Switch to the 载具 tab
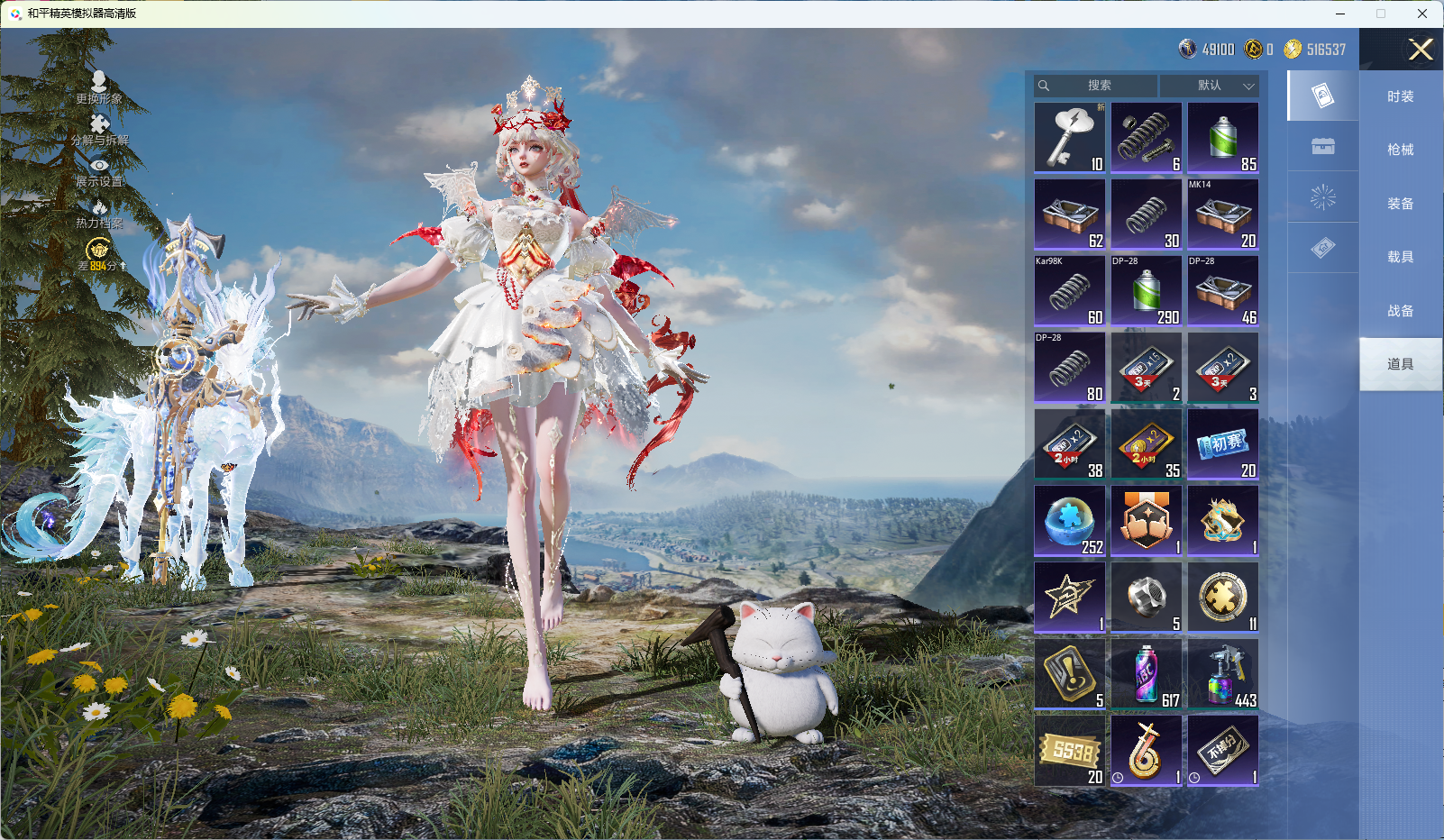 (x=1400, y=257)
